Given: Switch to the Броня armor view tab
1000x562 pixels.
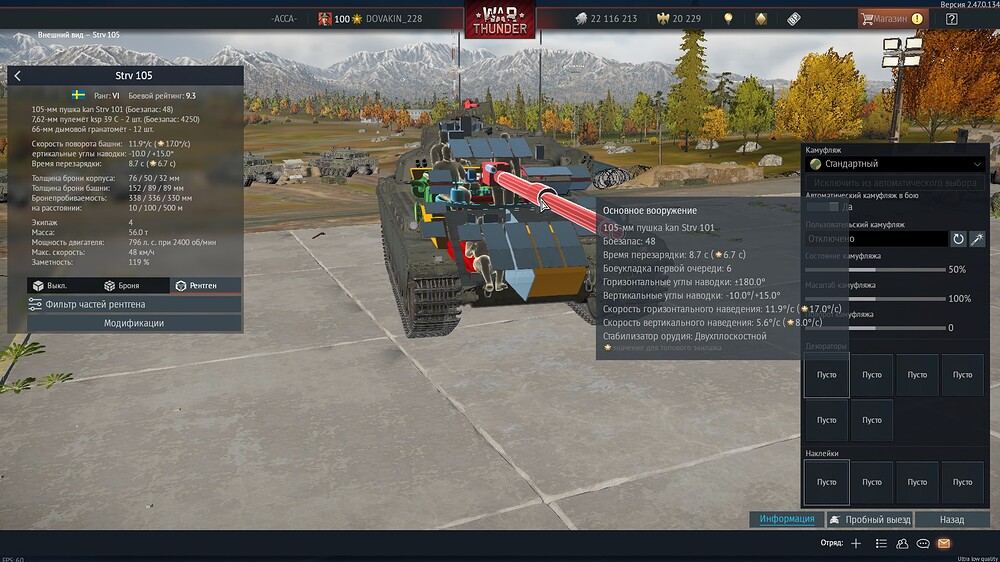Looking at the screenshot, I should tap(124, 286).
